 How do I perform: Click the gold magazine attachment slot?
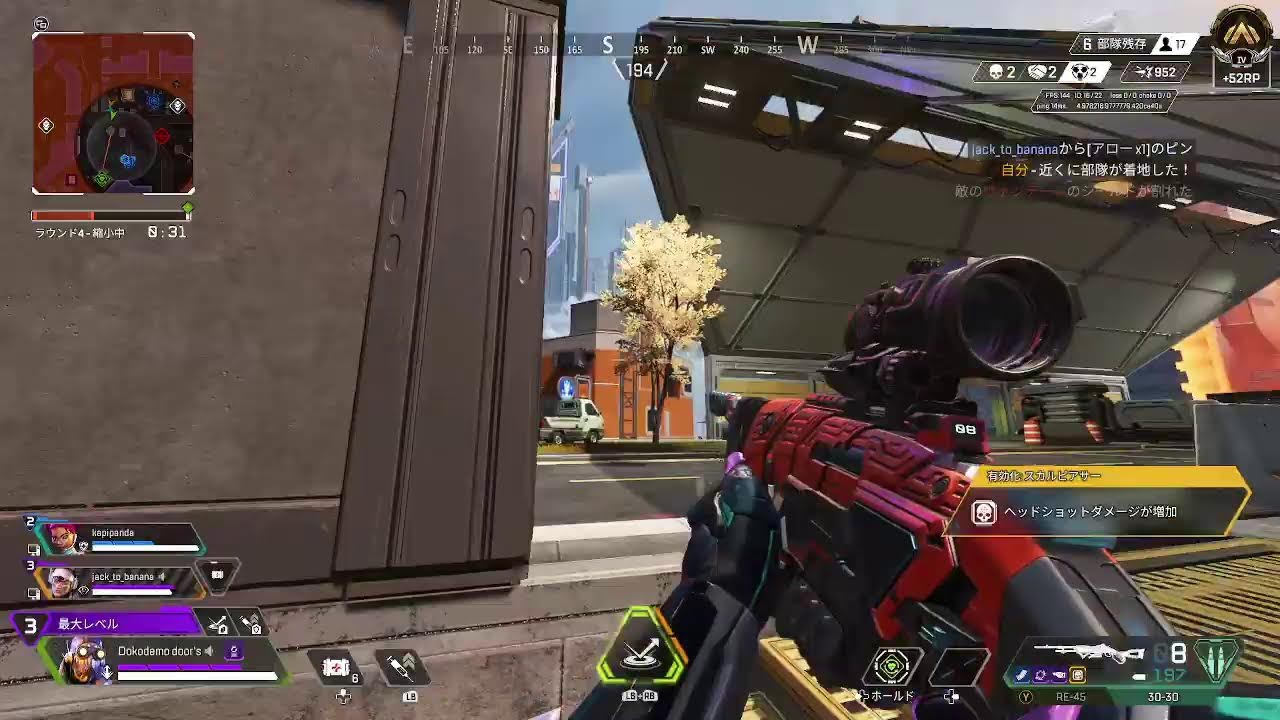[x=1078, y=675]
